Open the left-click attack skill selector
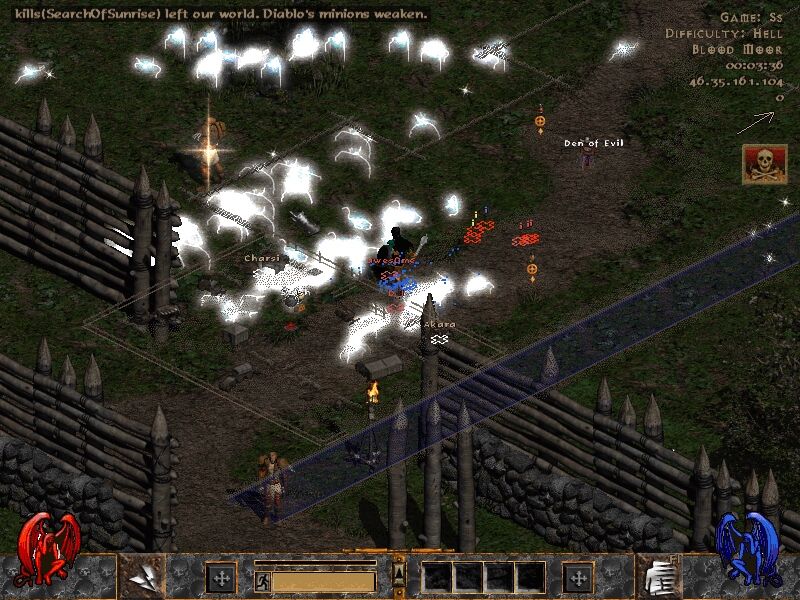This screenshot has height=600, width=800. pos(142,576)
